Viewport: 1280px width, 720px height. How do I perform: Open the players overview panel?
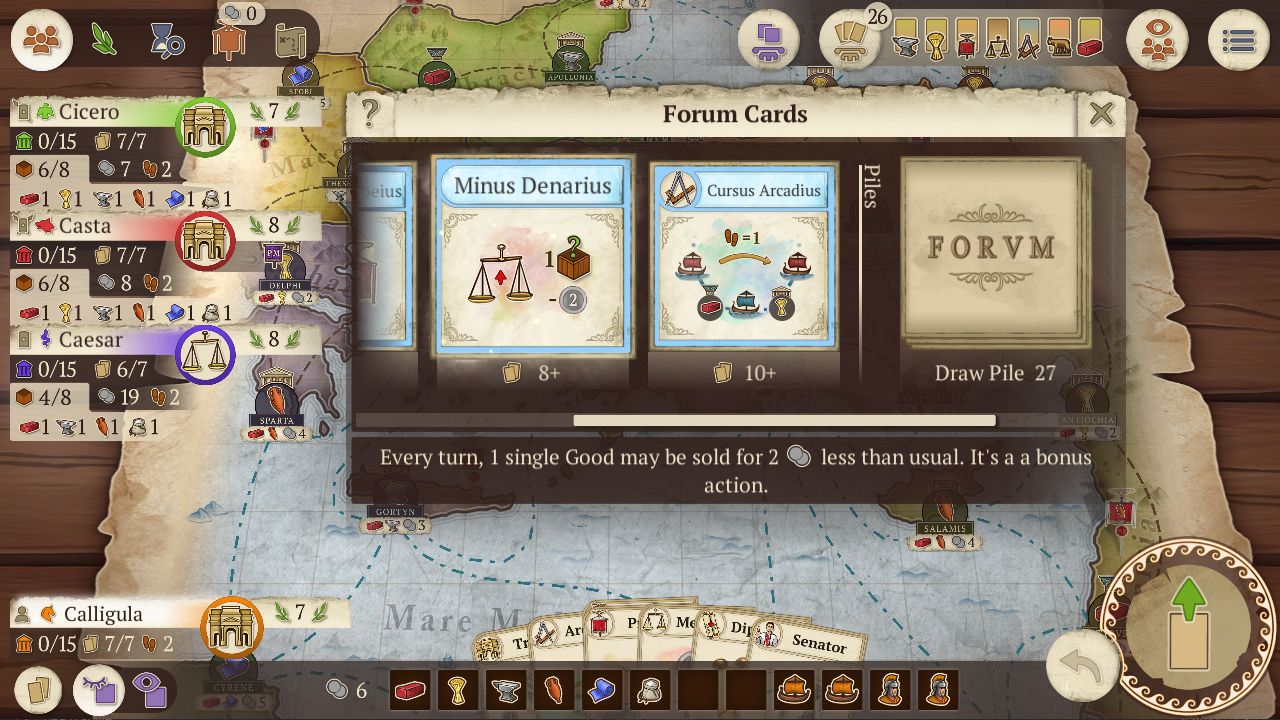click(40, 40)
